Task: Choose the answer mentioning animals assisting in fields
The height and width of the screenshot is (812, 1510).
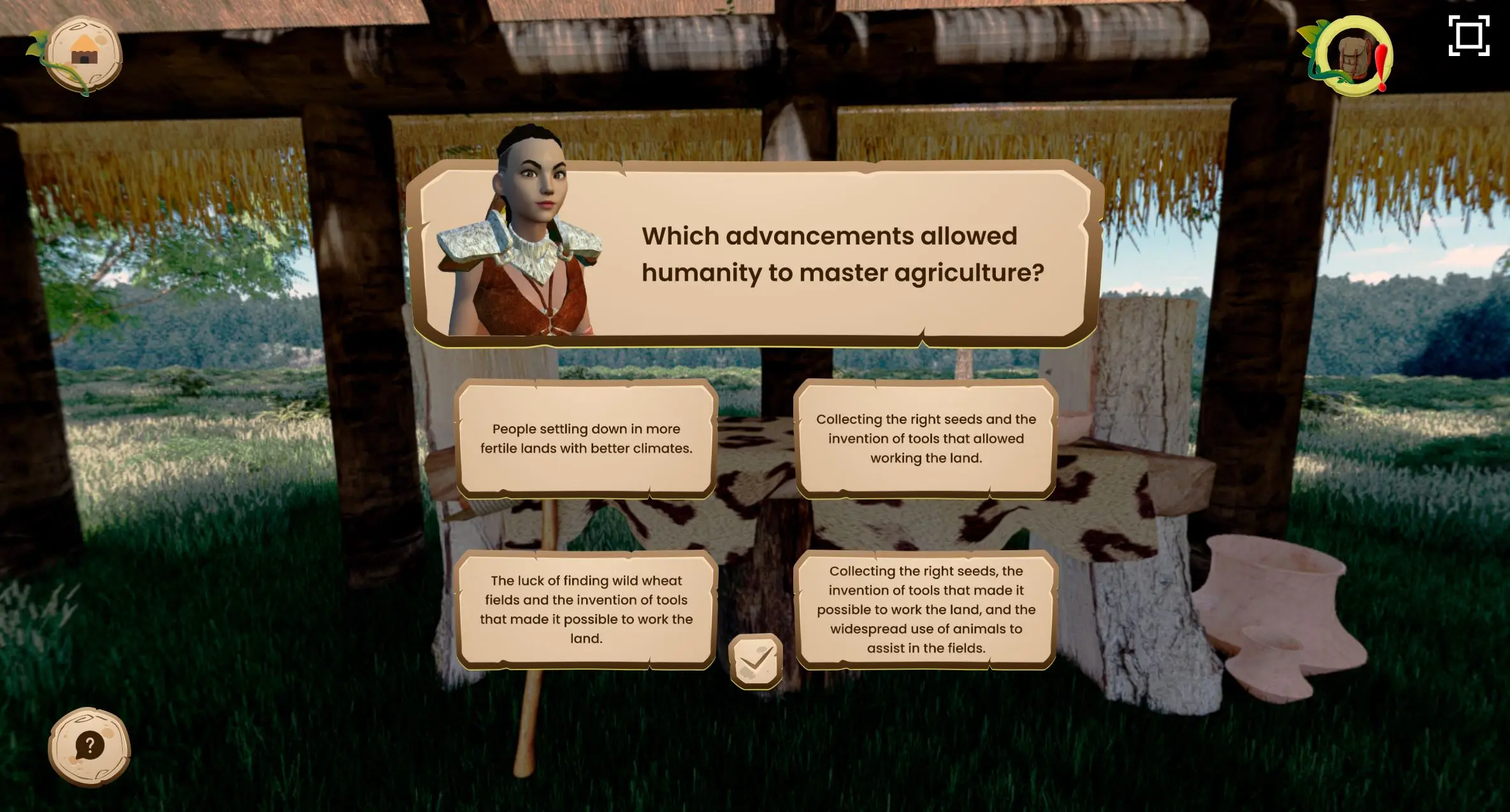Action: (x=926, y=609)
